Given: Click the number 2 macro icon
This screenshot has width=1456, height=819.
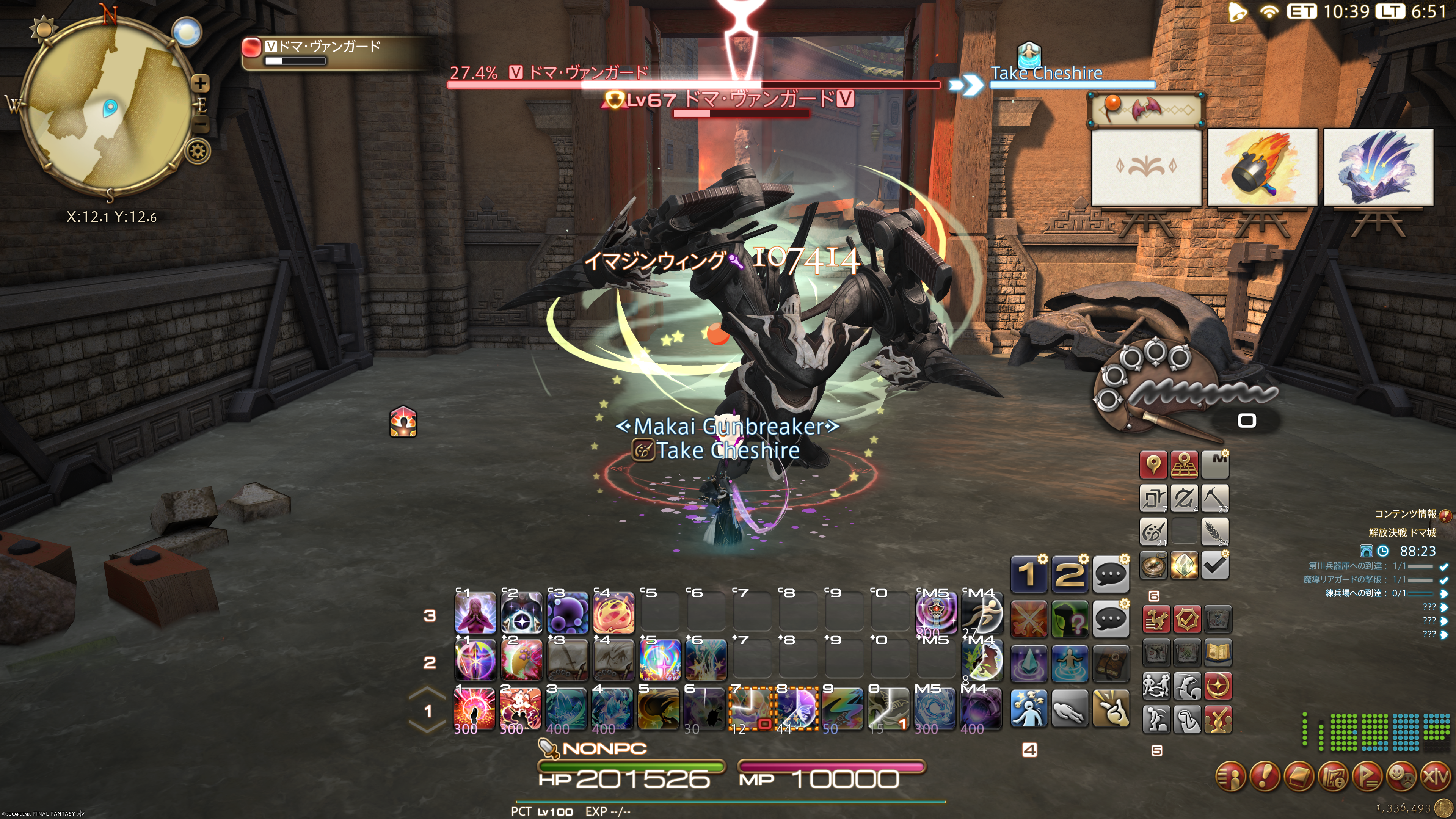Looking at the screenshot, I should pyautogui.click(x=1069, y=574).
